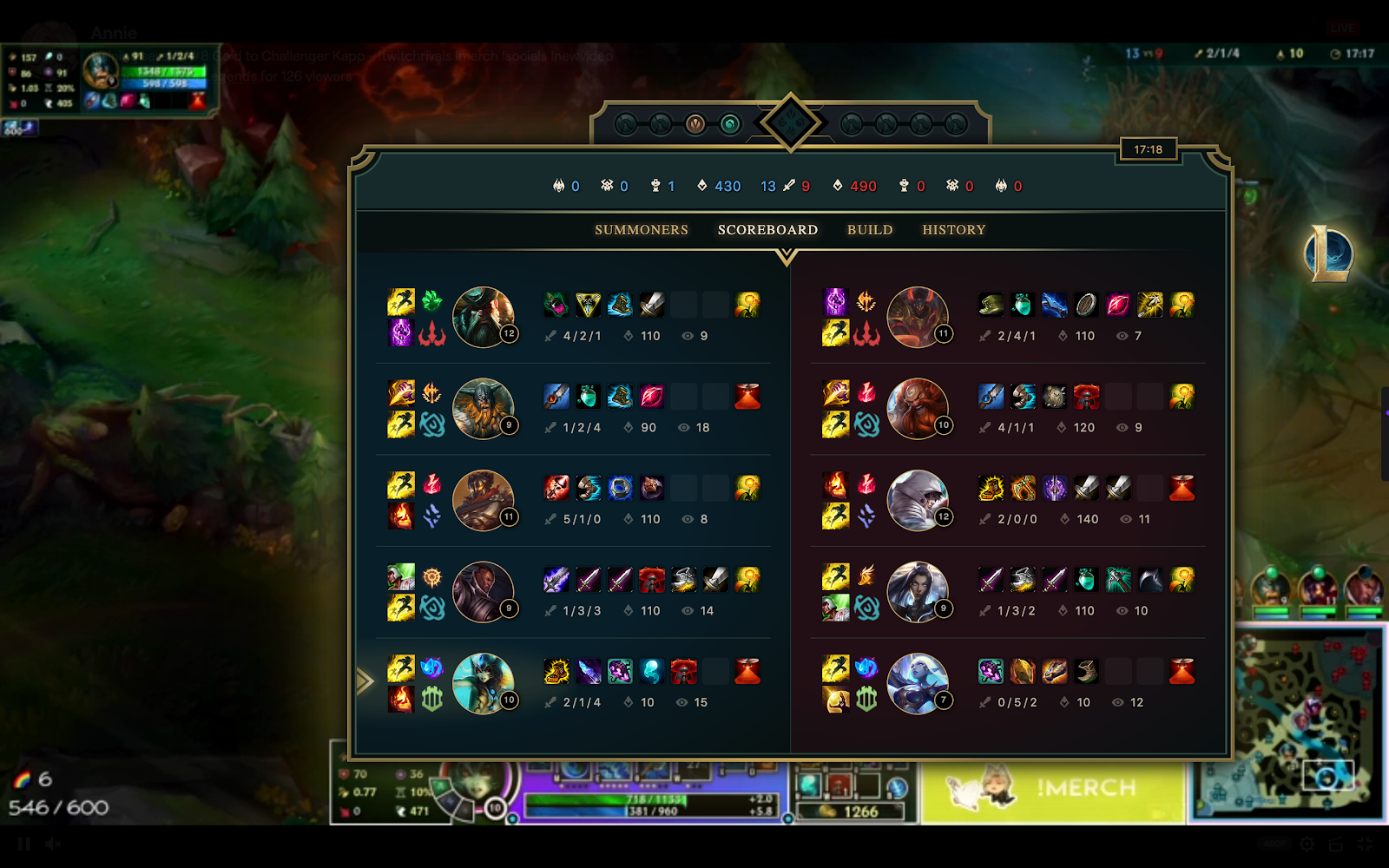
Task: Click the green Resolve rune icon in Kindred's row
Action: pyautogui.click(x=432, y=699)
